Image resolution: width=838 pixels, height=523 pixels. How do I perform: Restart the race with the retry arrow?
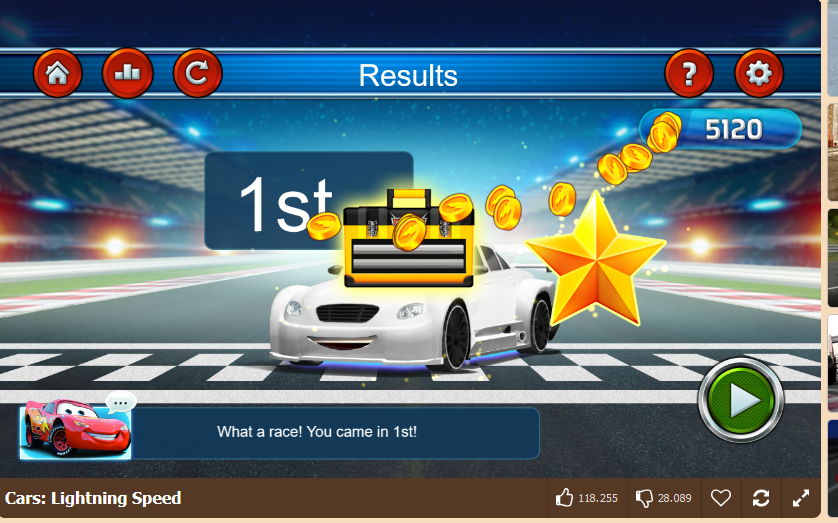pyautogui.click(x=197, y=74)
